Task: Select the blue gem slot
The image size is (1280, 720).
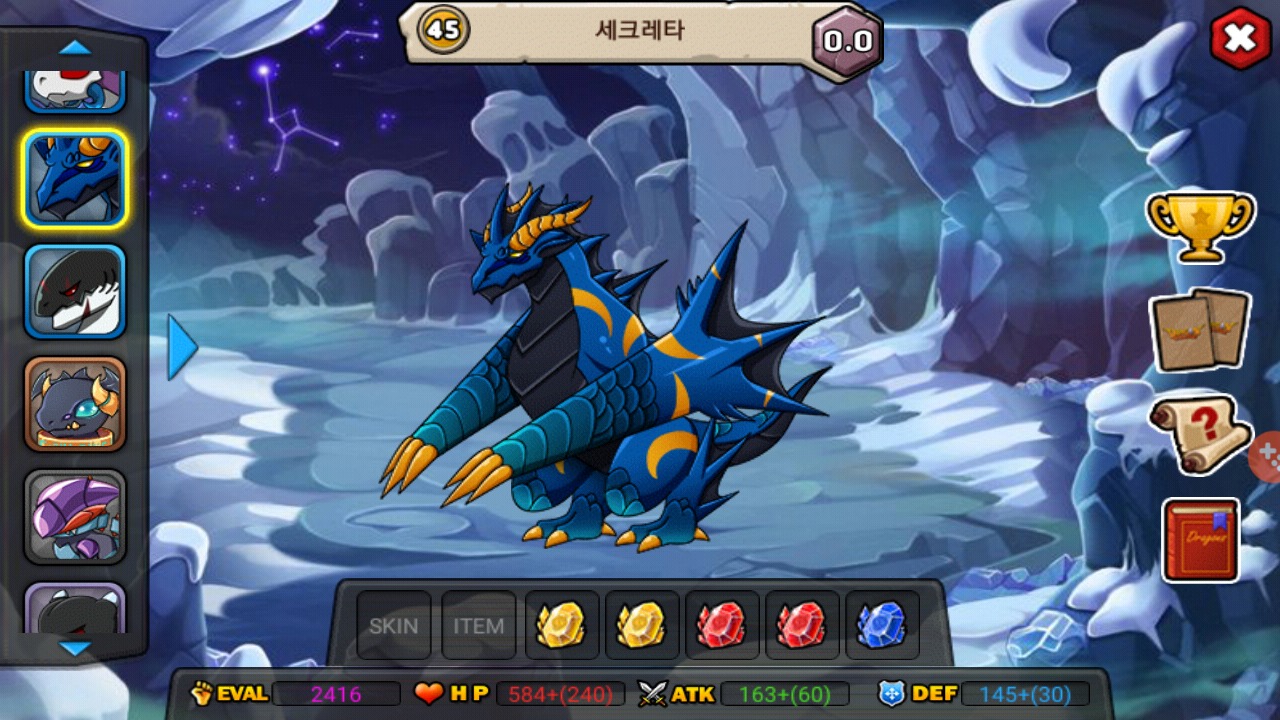Action: [881, 625]
